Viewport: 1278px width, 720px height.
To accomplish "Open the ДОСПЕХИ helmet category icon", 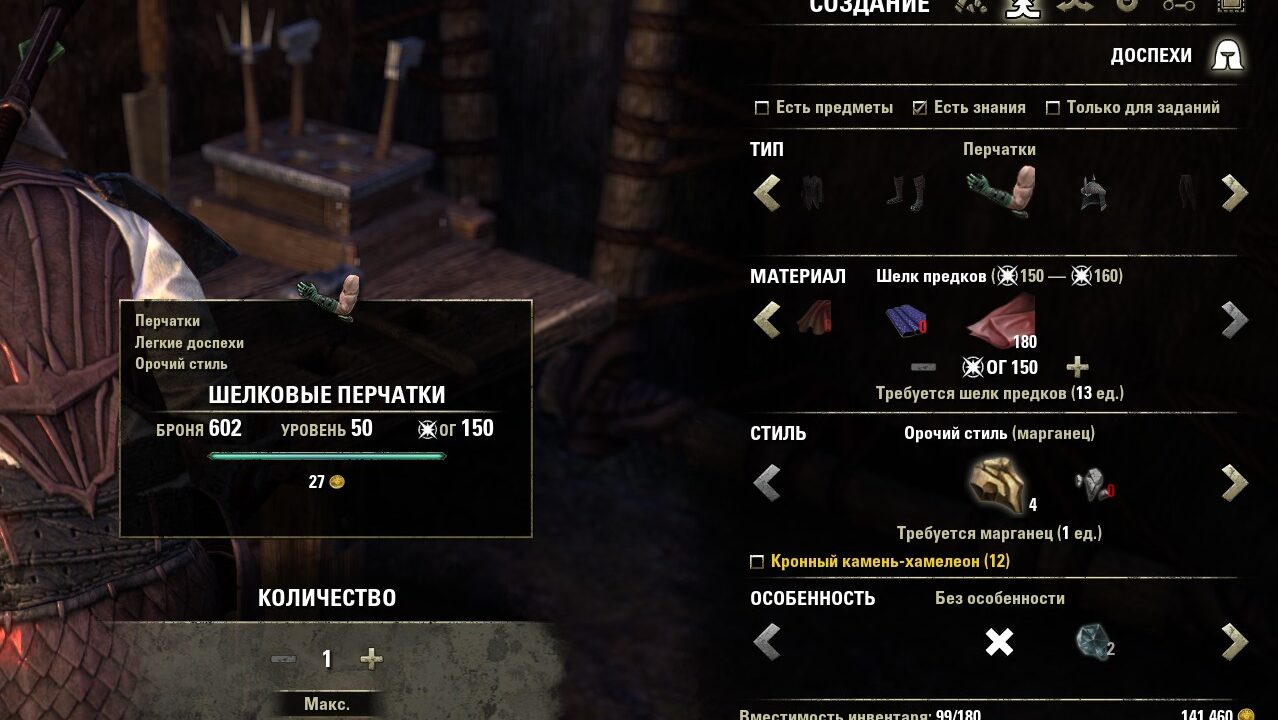I will click(1227, 56).
